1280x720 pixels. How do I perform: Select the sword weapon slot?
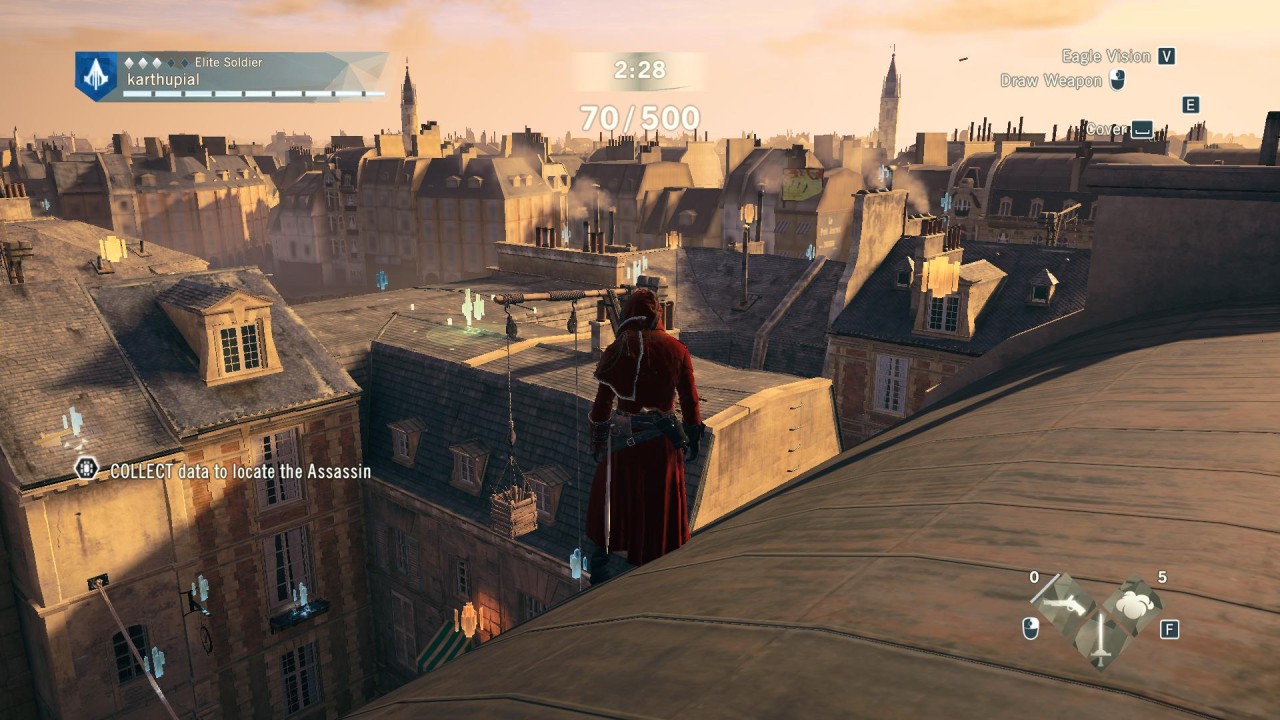[x=1099, y=639]
